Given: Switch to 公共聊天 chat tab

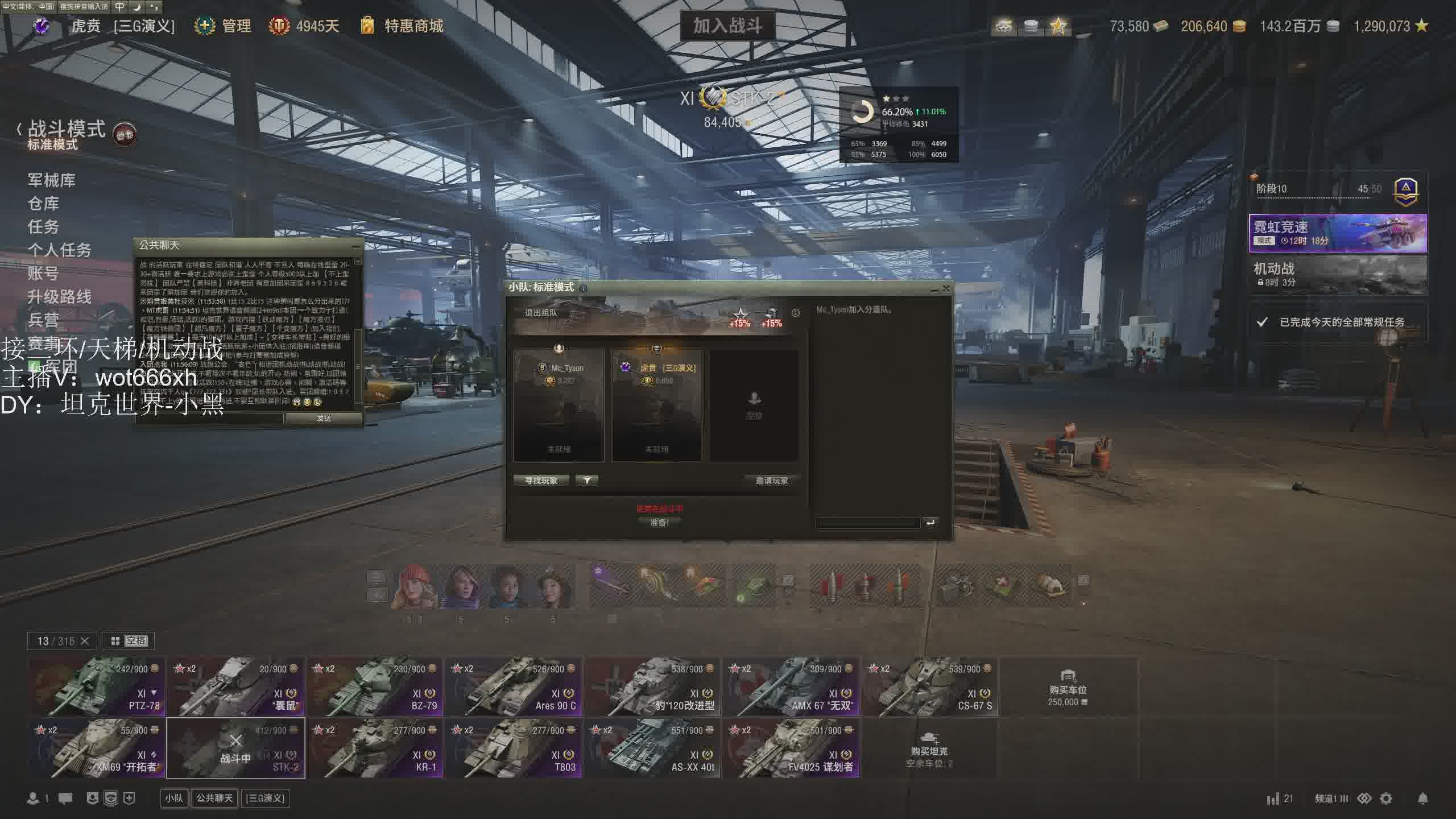Looking at the screenshot, I should [214, 799].
